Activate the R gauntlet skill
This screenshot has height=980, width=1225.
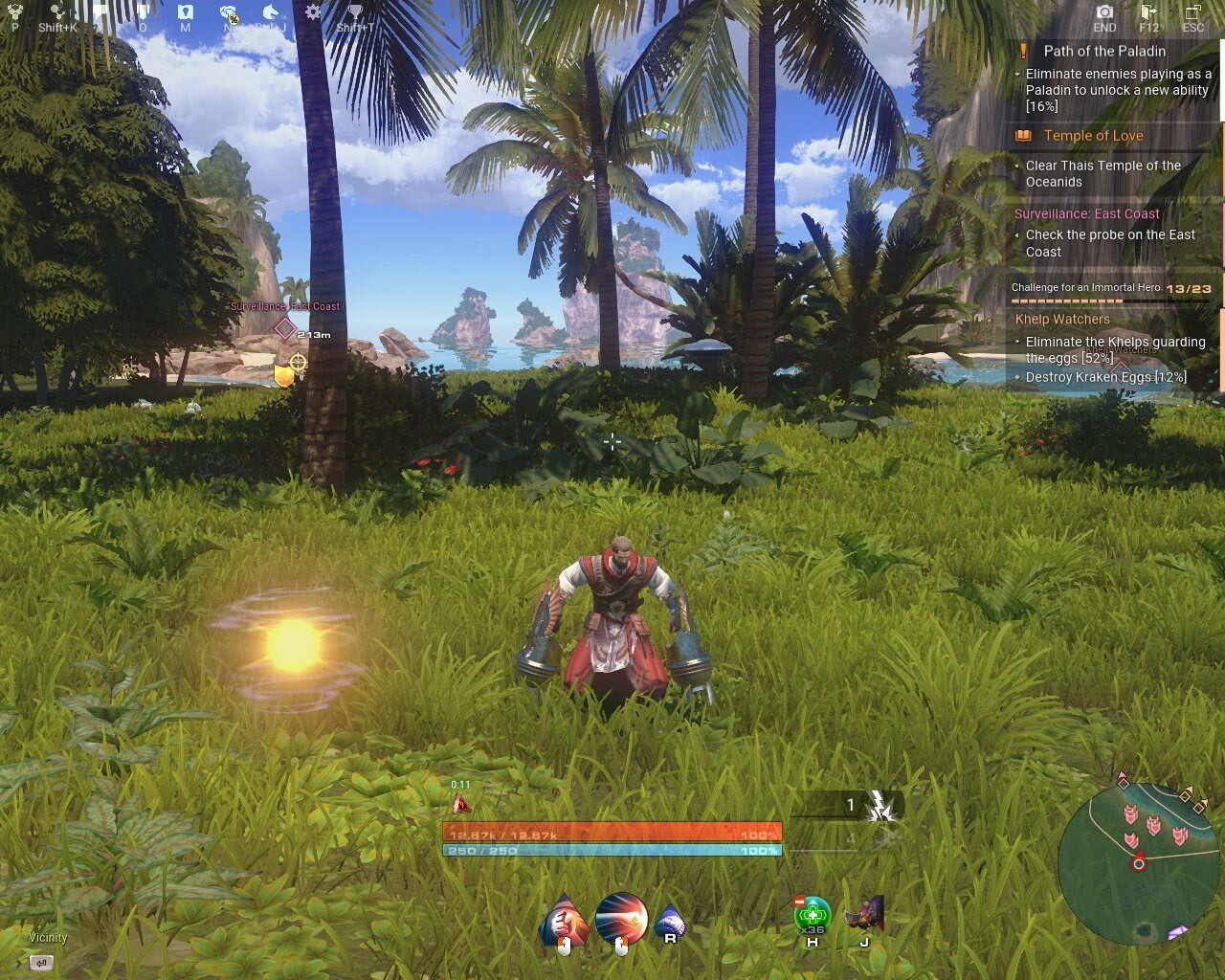point(673,919)
